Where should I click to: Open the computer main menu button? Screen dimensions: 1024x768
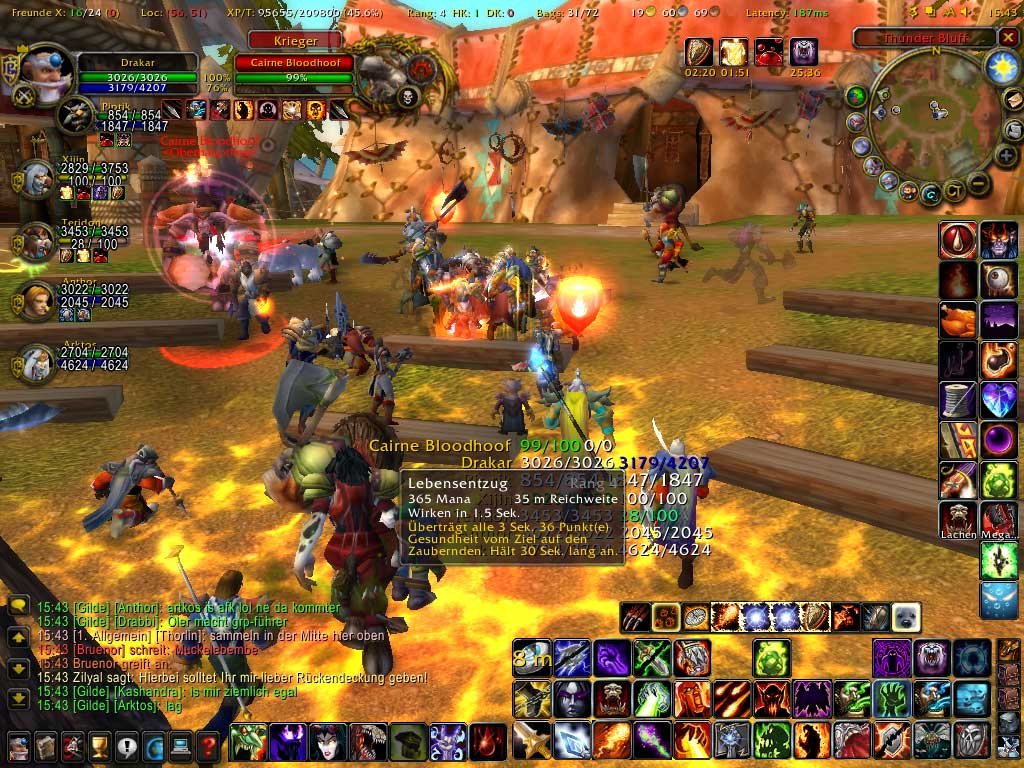tap(181, 745)
